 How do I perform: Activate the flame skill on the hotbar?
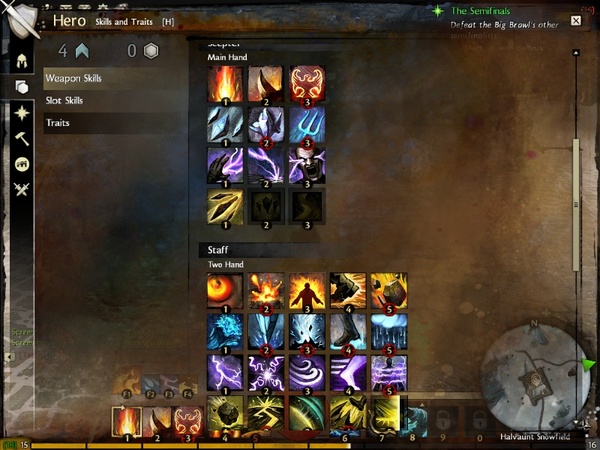tap(126, 421)
